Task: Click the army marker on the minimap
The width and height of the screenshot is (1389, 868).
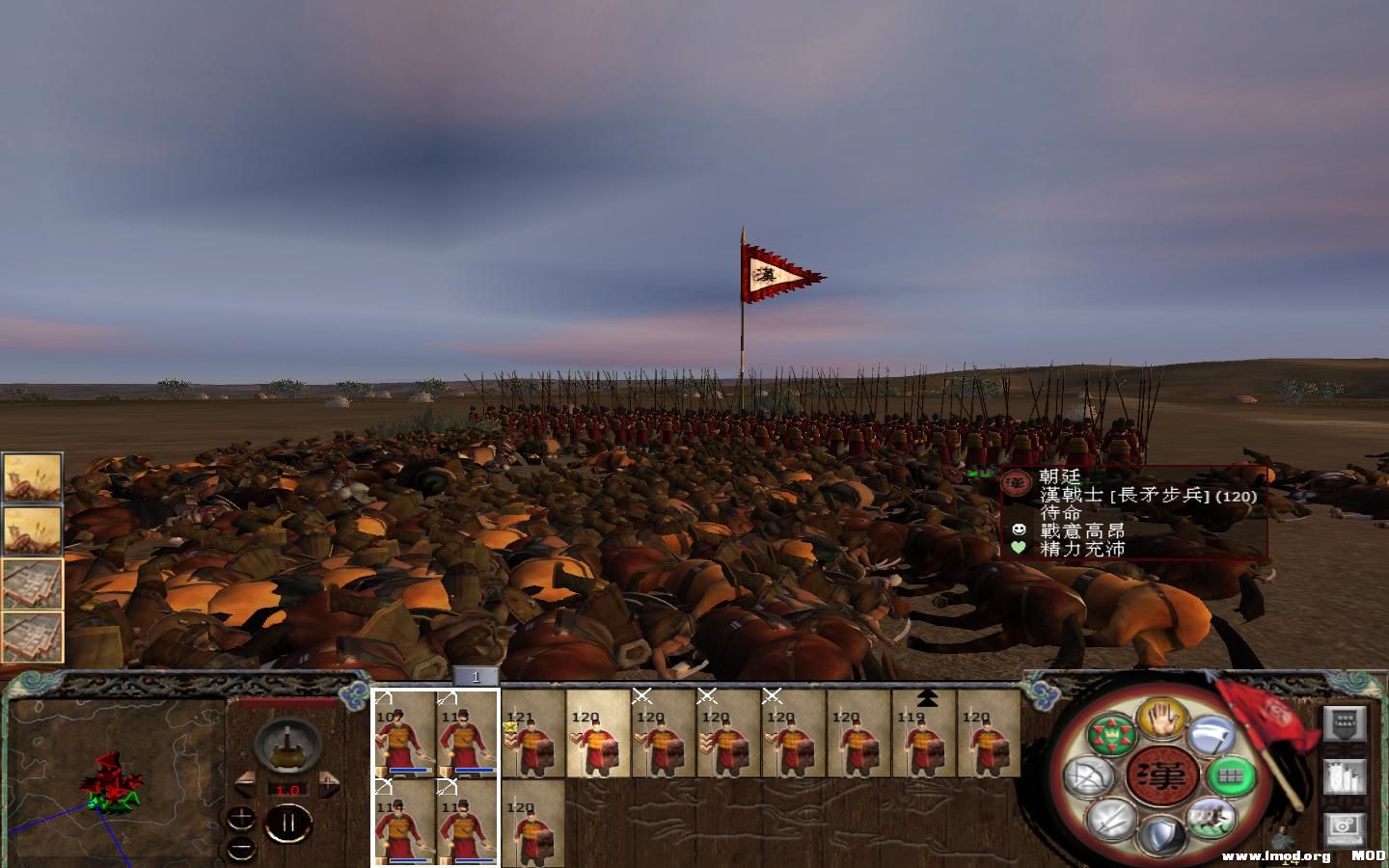Action: (x=111, y=786)
